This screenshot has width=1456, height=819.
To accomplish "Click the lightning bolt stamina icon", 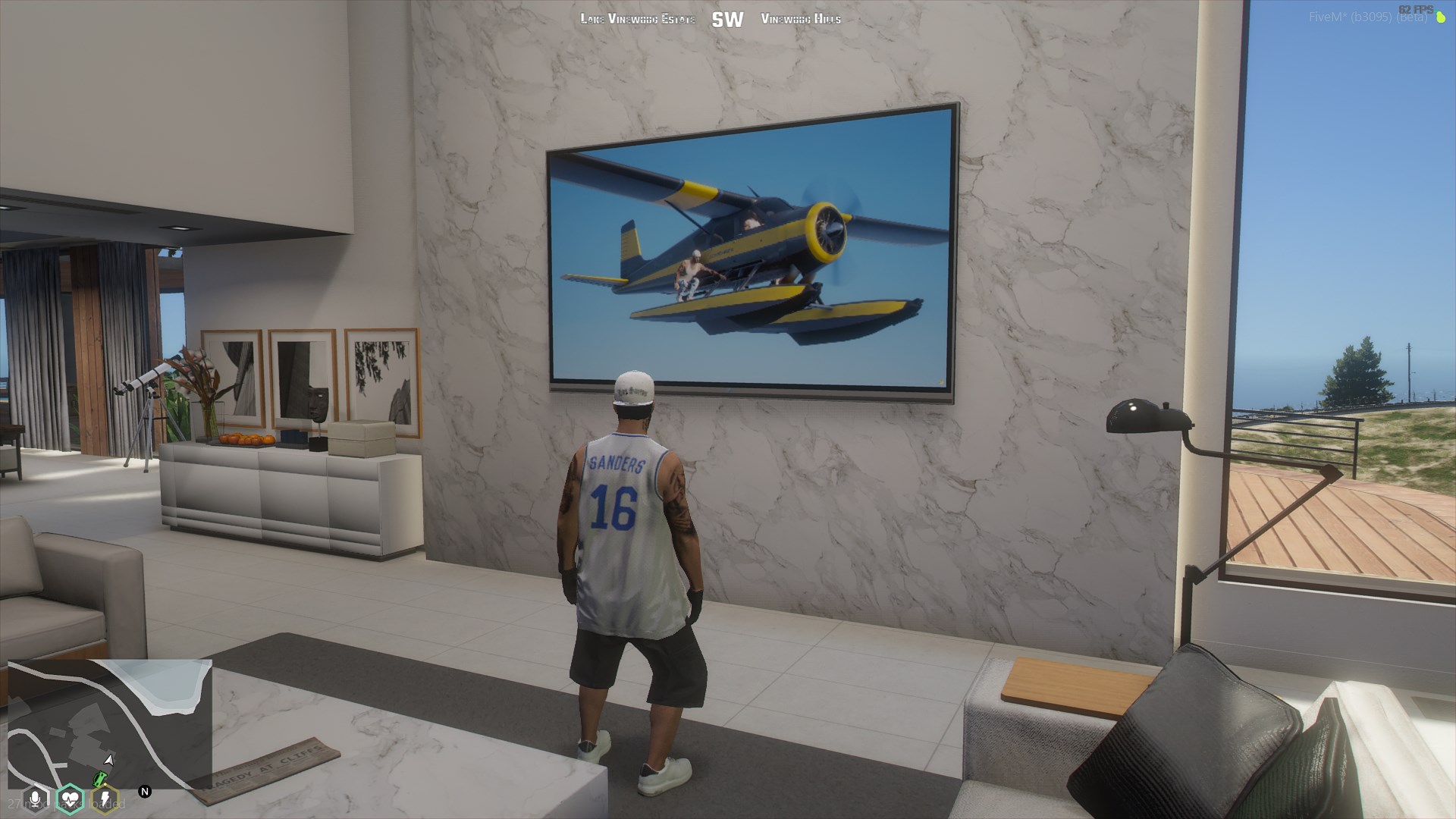I will click(x=105, y=799).
